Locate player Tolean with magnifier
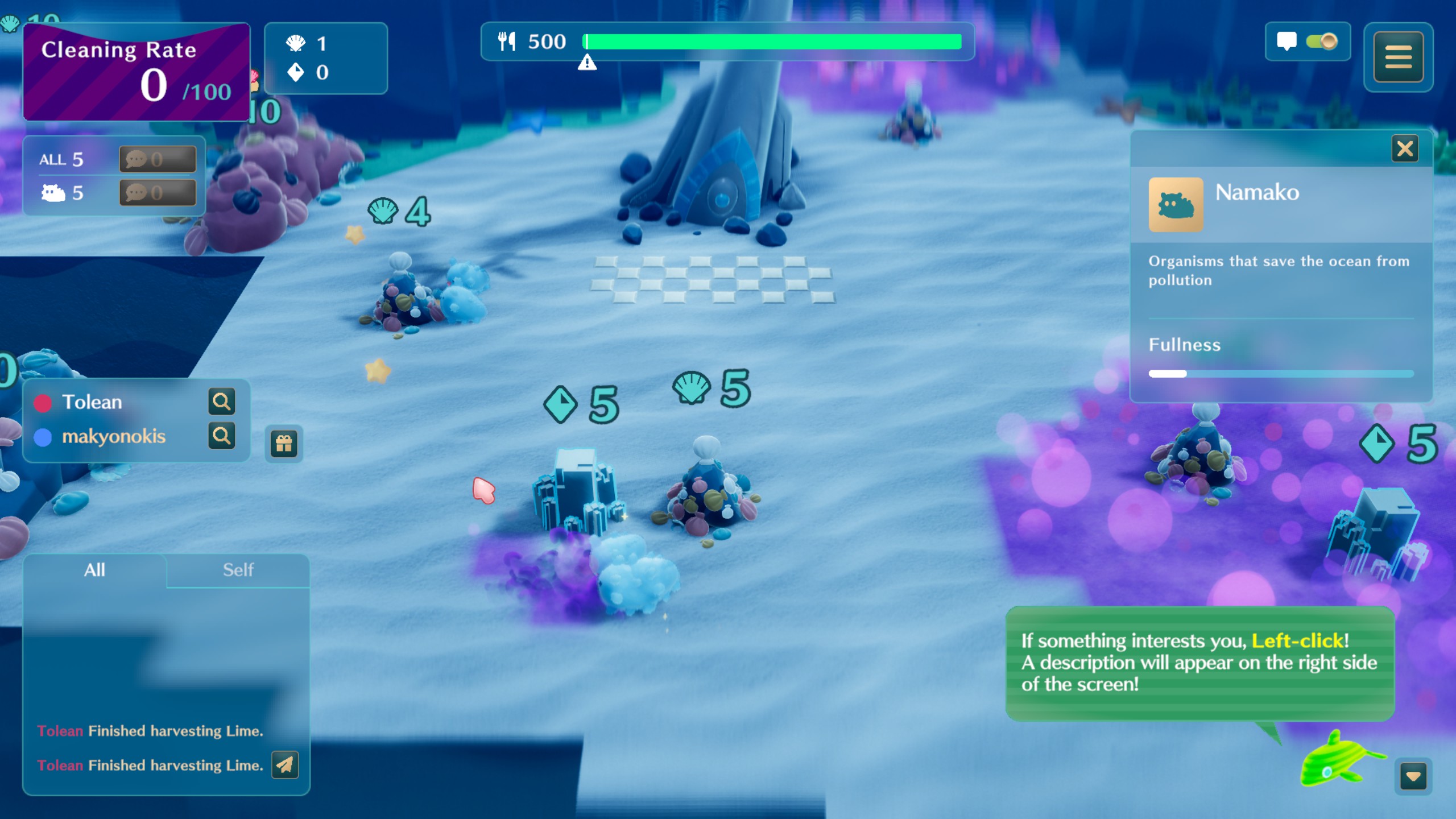Image resolution: width=1456 pixels, height=819 pixels. click(x=221, y=402)
